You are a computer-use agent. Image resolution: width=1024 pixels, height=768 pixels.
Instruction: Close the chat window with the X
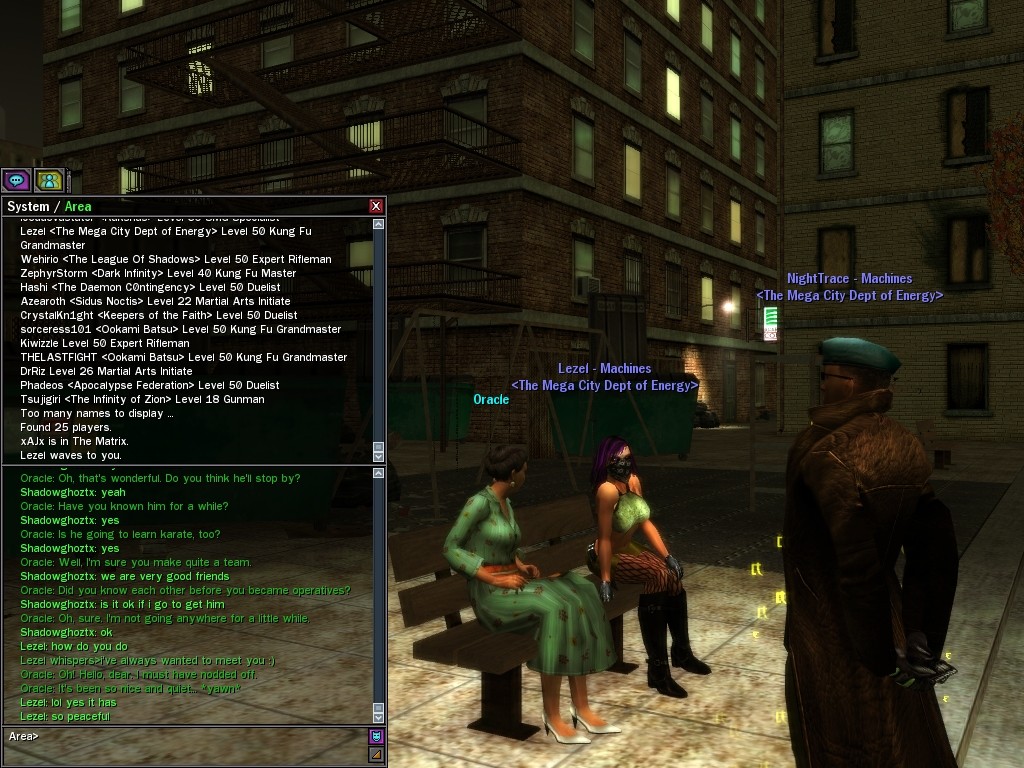pyautogui.click(x=376, y=206)
